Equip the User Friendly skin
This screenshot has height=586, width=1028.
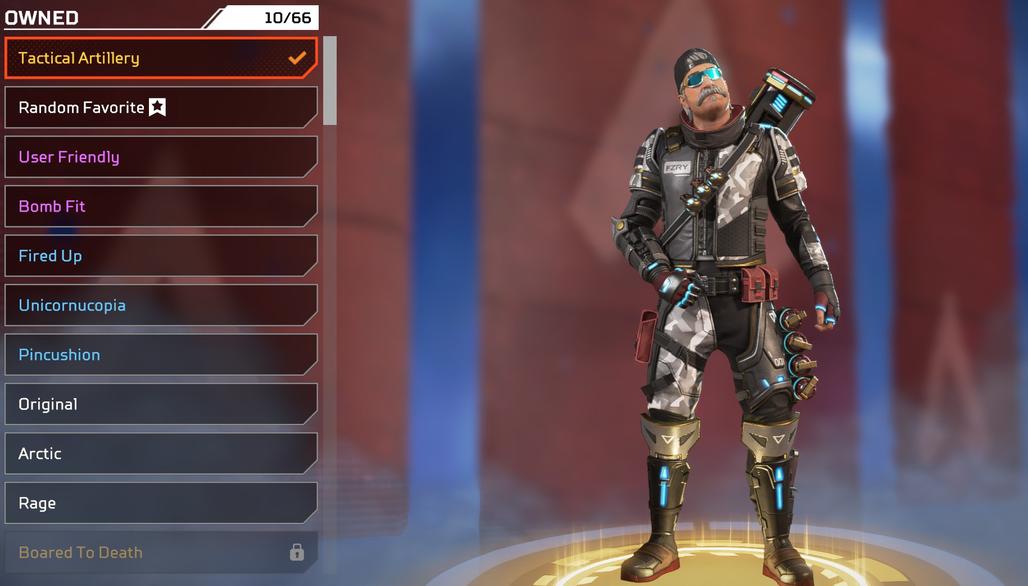click(160, 157)
